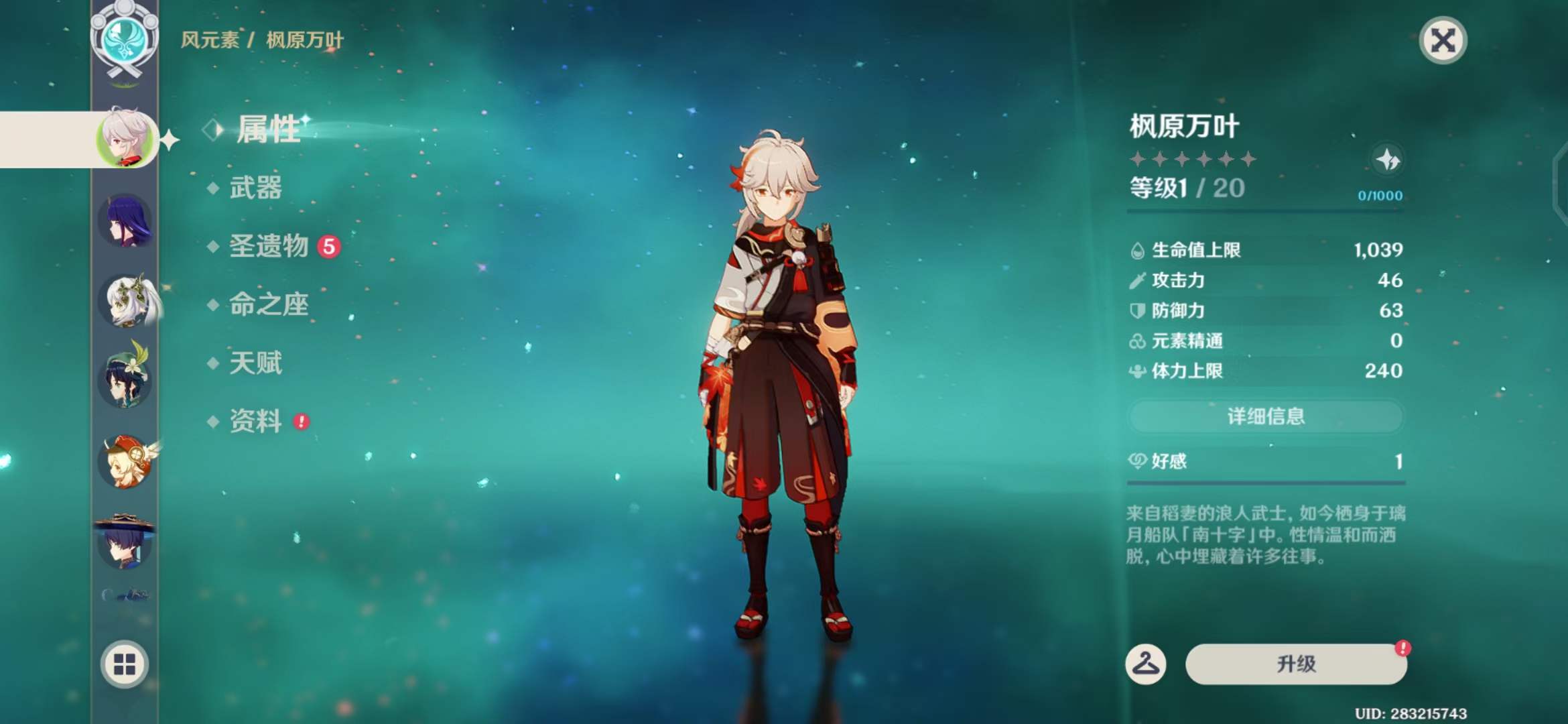
Task: Choose the white-haired Nahida portrait
Action: 127,301
